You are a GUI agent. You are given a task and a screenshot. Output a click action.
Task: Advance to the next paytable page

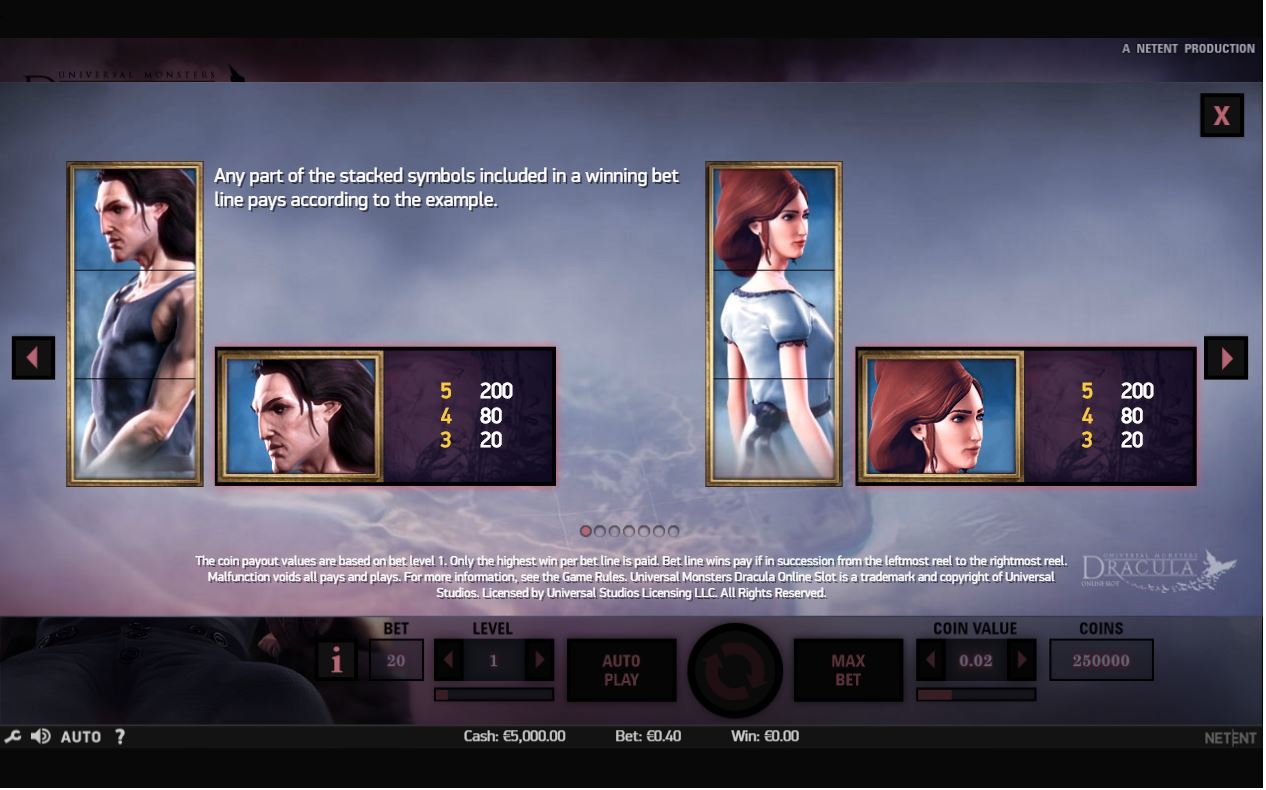tap(1226, 357)
